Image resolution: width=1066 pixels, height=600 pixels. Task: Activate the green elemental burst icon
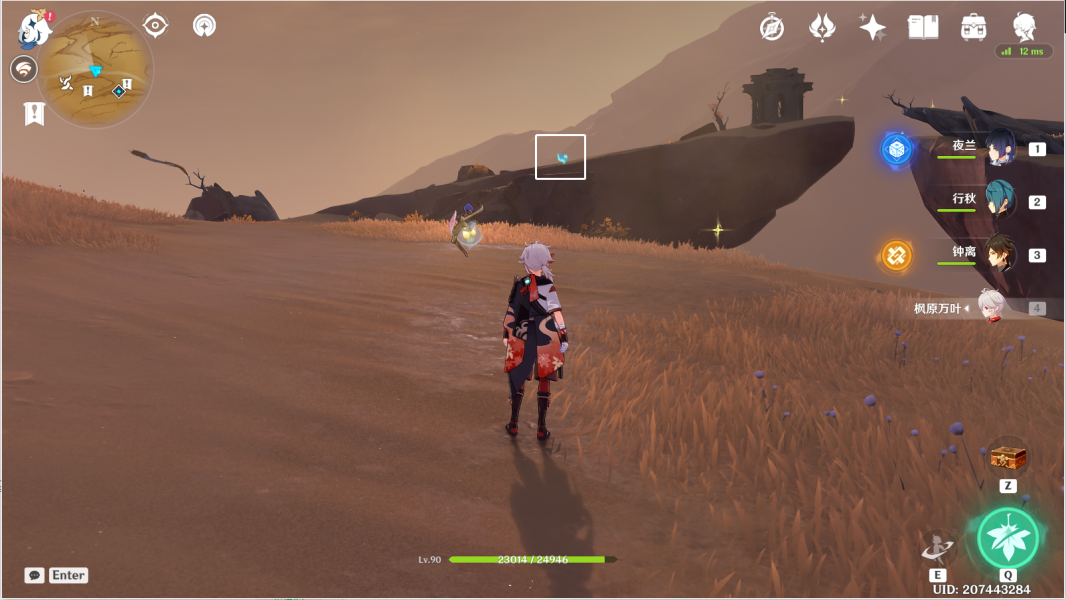tap(1008, 538)
